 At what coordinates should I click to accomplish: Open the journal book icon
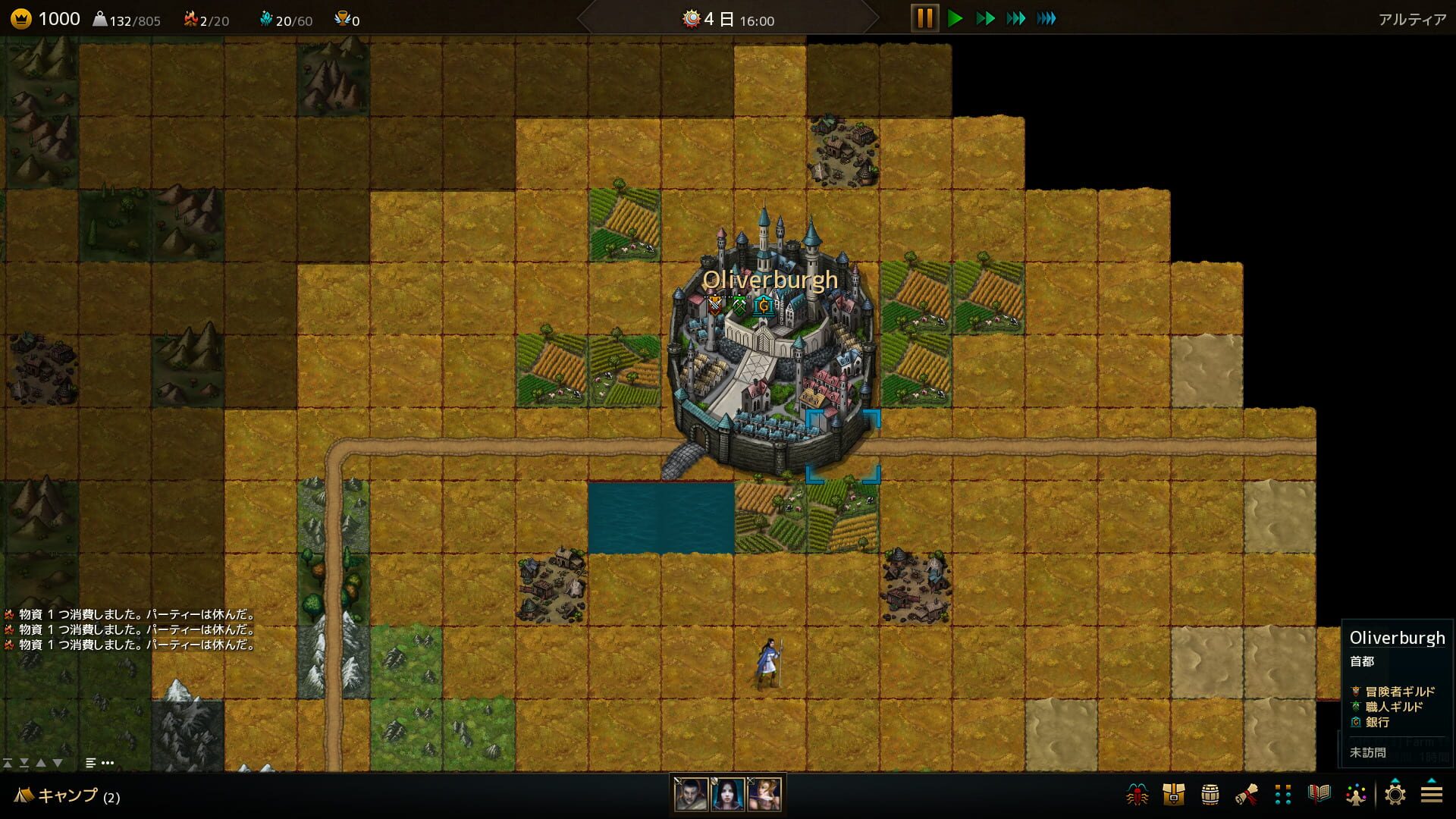coord(1319,795)
